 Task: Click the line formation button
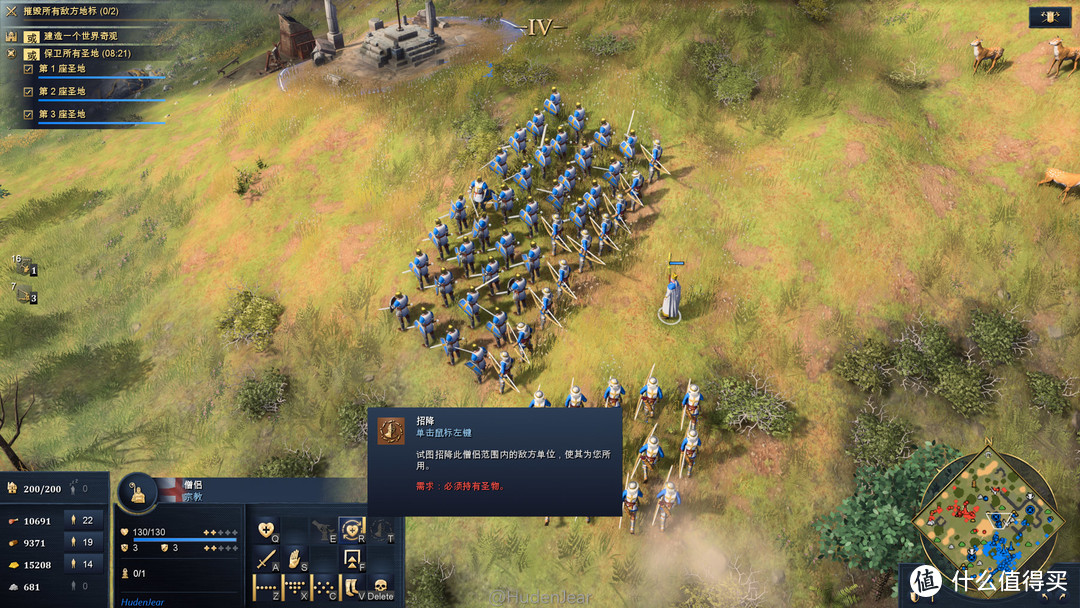tap(266, 587)
